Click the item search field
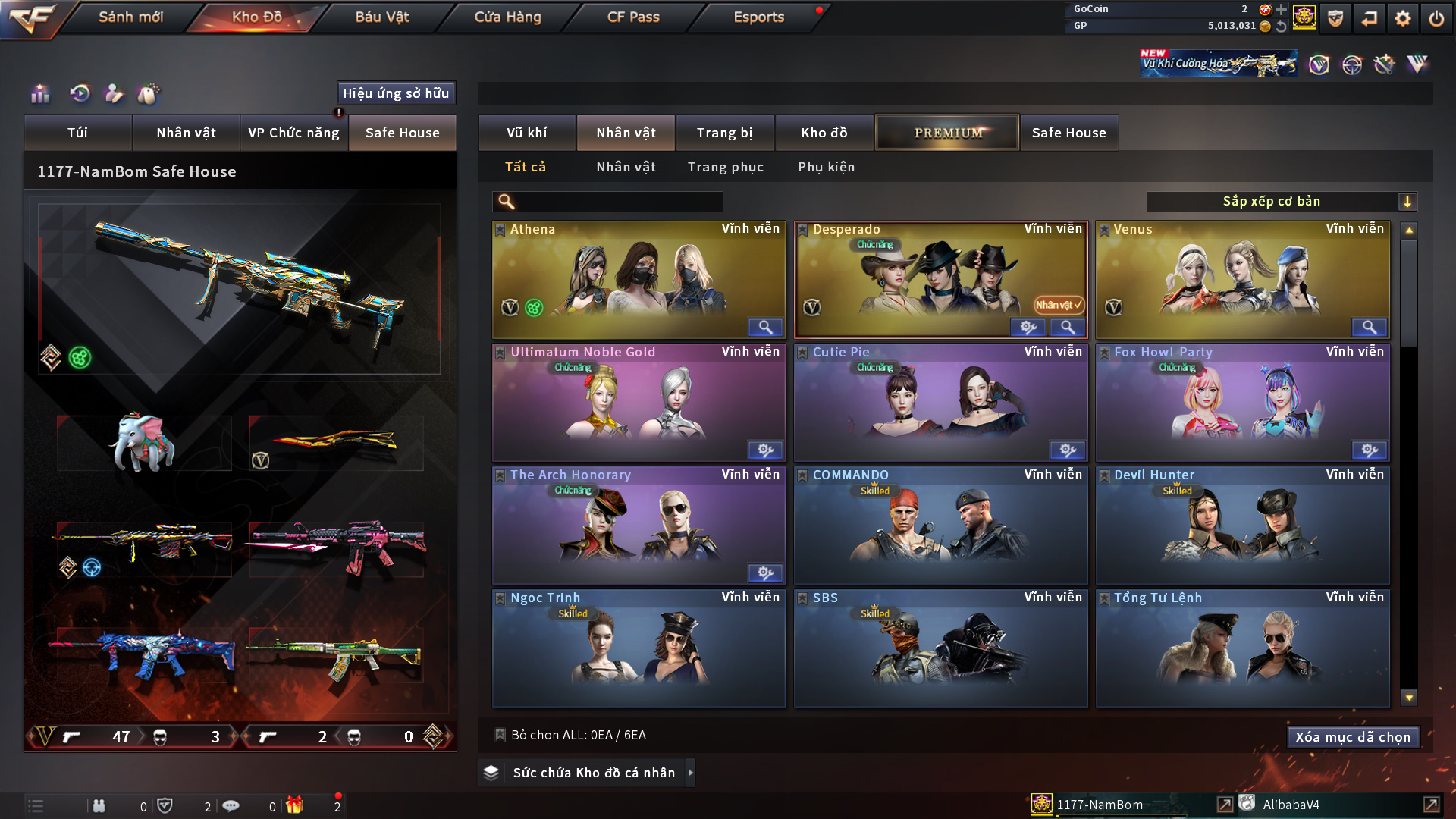 (x=618, y=202)
